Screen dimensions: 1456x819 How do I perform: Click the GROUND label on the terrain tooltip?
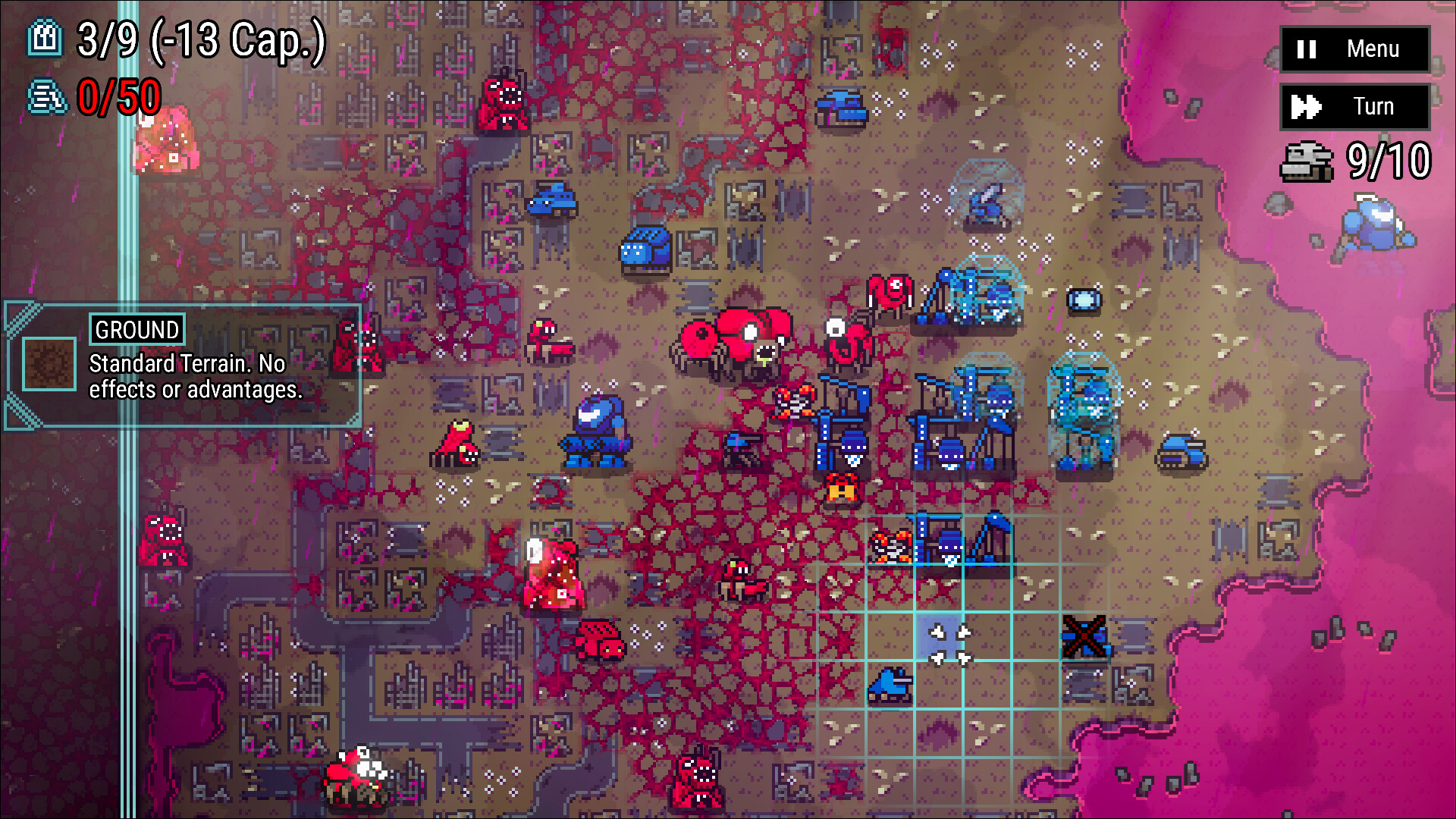(135, 330)
